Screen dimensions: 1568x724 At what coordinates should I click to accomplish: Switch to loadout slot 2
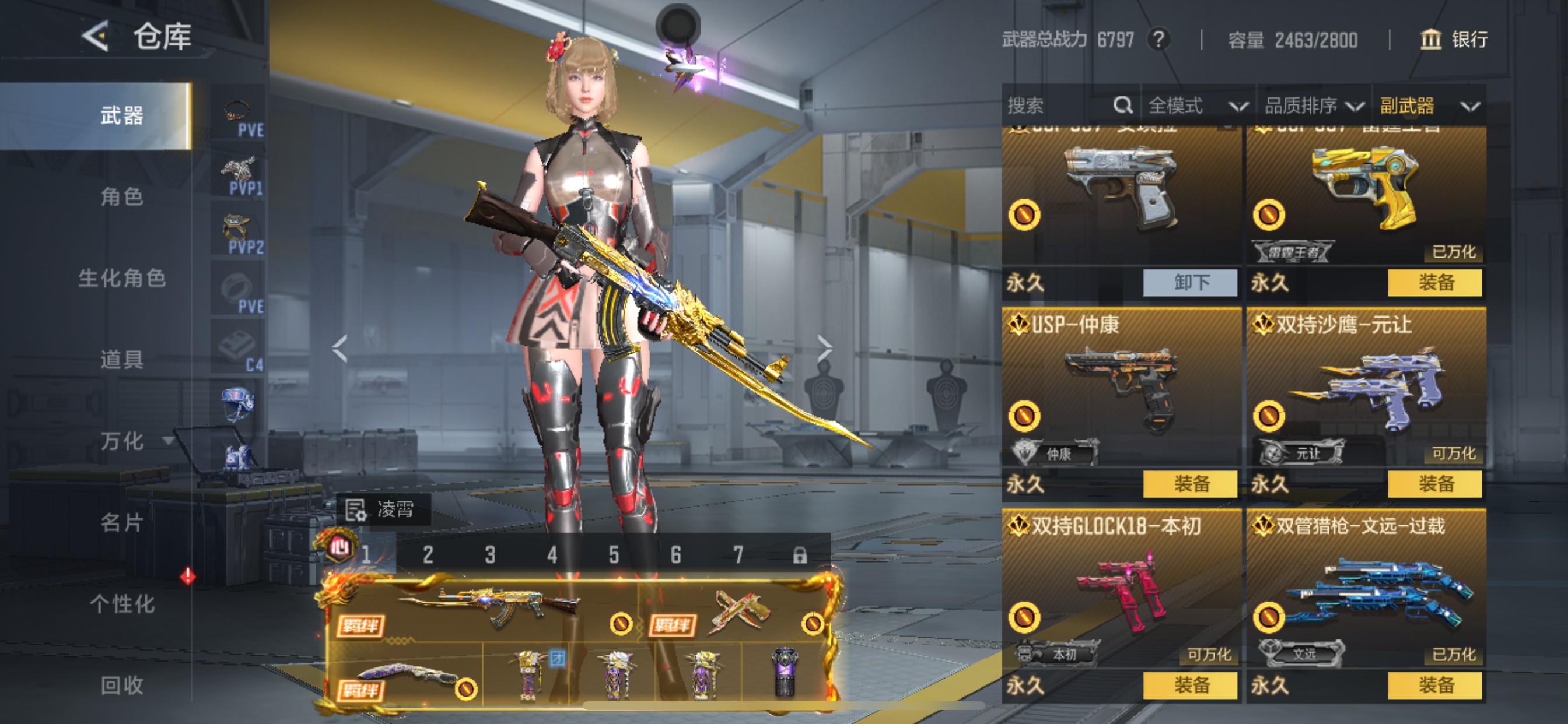(428, 555)
